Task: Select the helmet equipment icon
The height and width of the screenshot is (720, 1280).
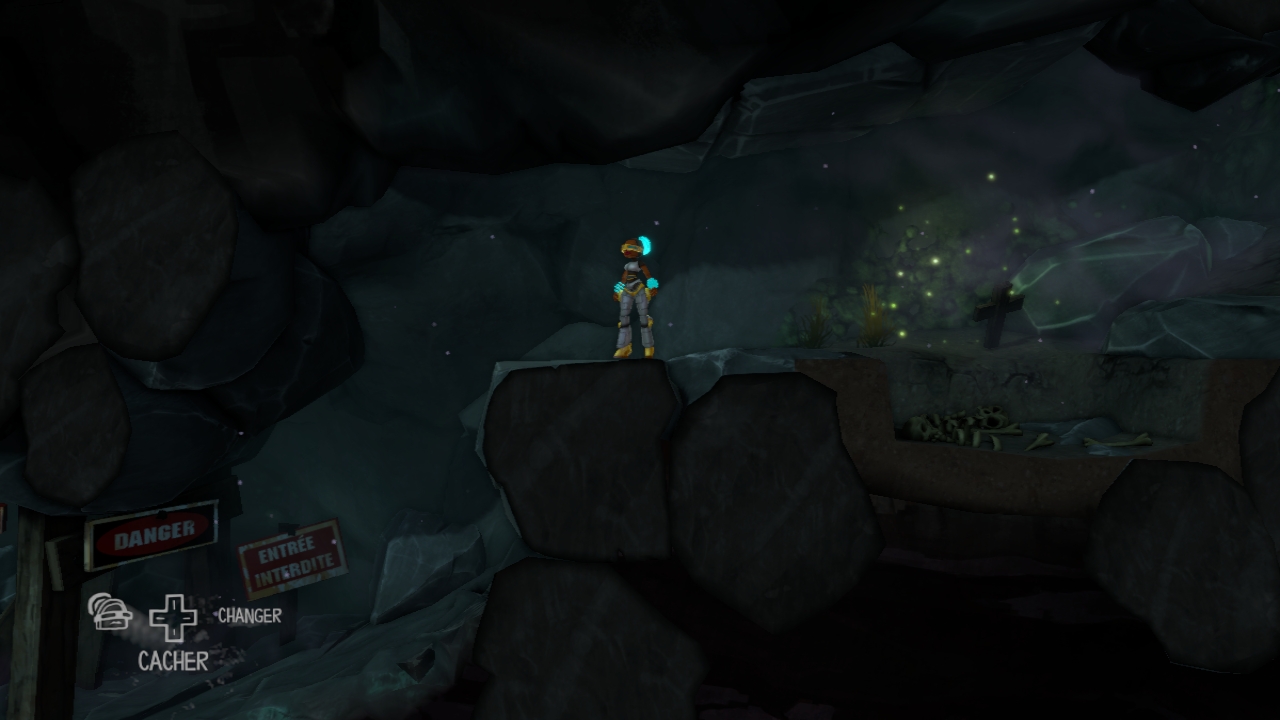Action: 109,612
